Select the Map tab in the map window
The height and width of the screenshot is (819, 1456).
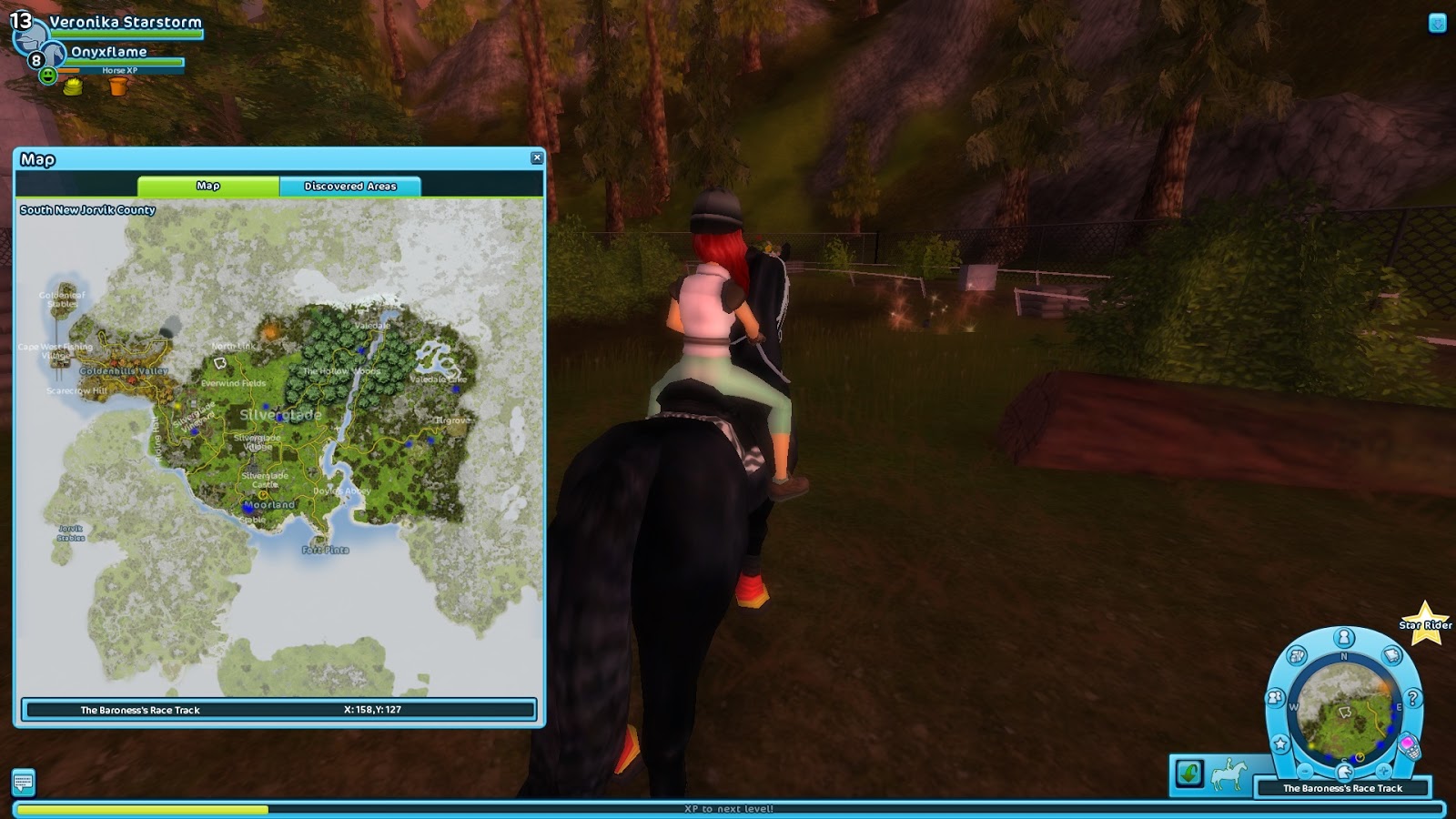[x=209, y=186]
